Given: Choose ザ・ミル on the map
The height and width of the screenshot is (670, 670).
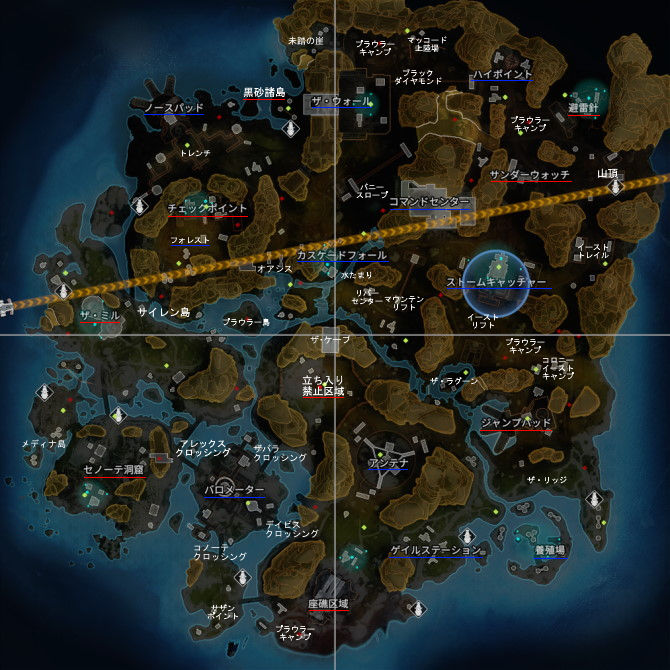Looking at the screenshot, I should tap(100, 314).
